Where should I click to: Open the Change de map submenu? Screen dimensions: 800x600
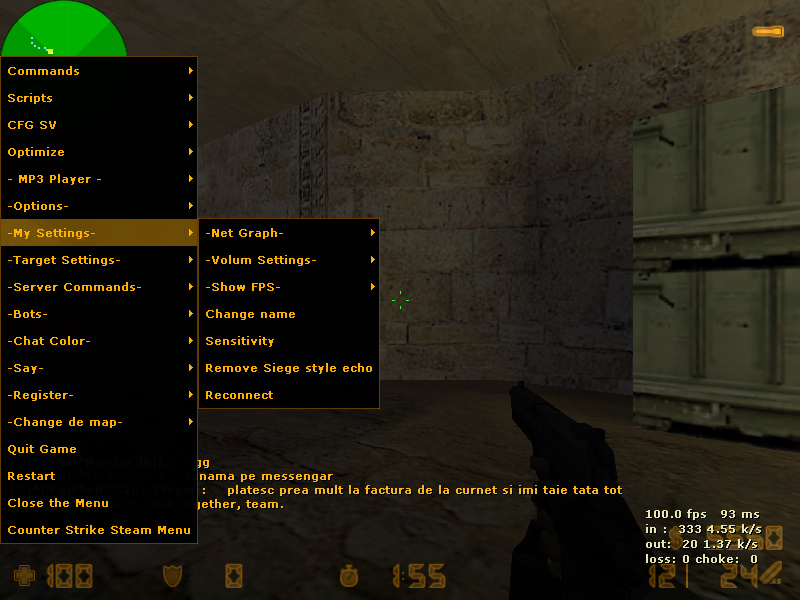point(99,422)
